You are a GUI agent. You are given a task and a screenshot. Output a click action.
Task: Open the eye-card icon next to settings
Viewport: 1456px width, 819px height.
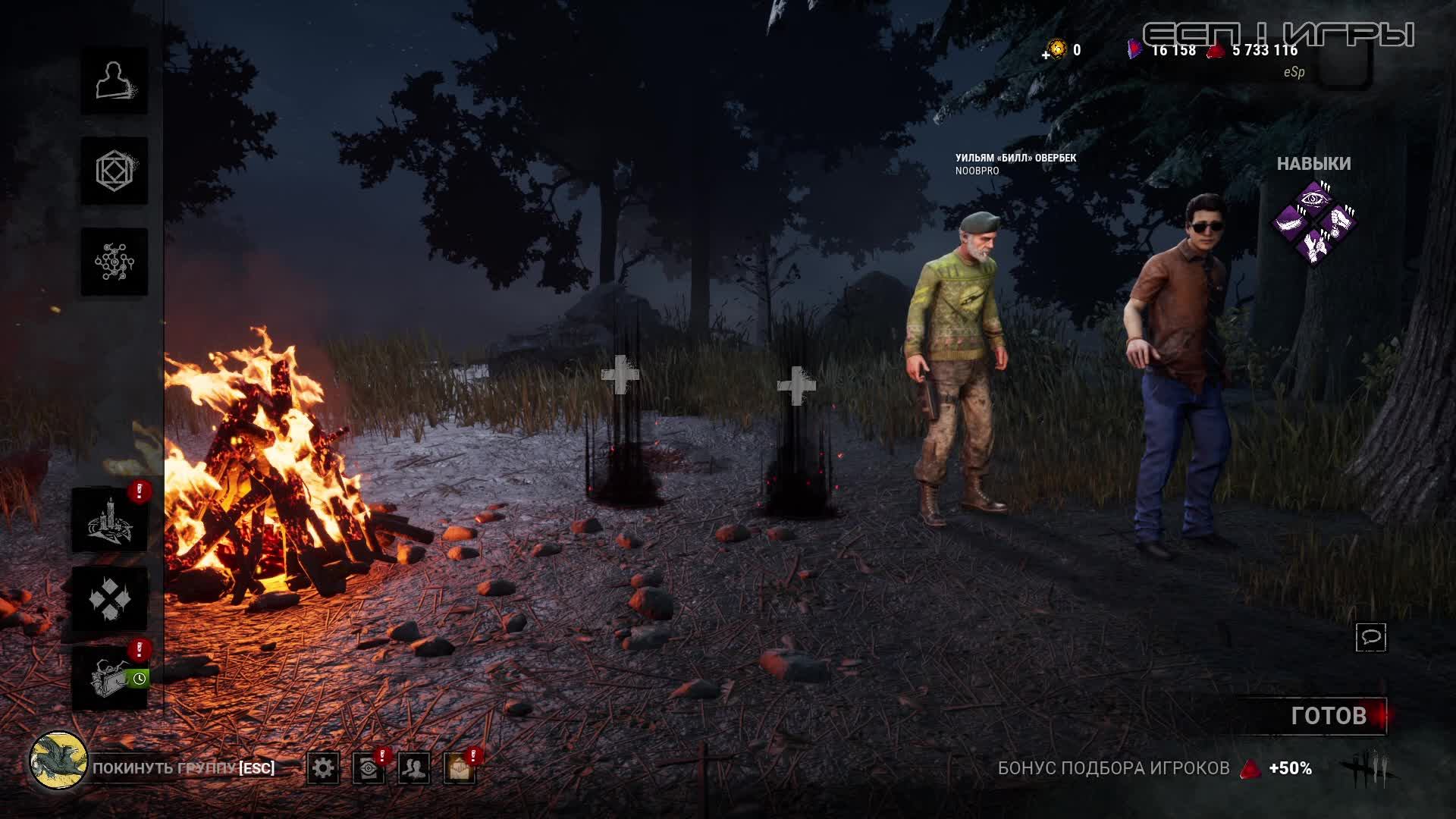pyautogui.click(x=369, y=768)
